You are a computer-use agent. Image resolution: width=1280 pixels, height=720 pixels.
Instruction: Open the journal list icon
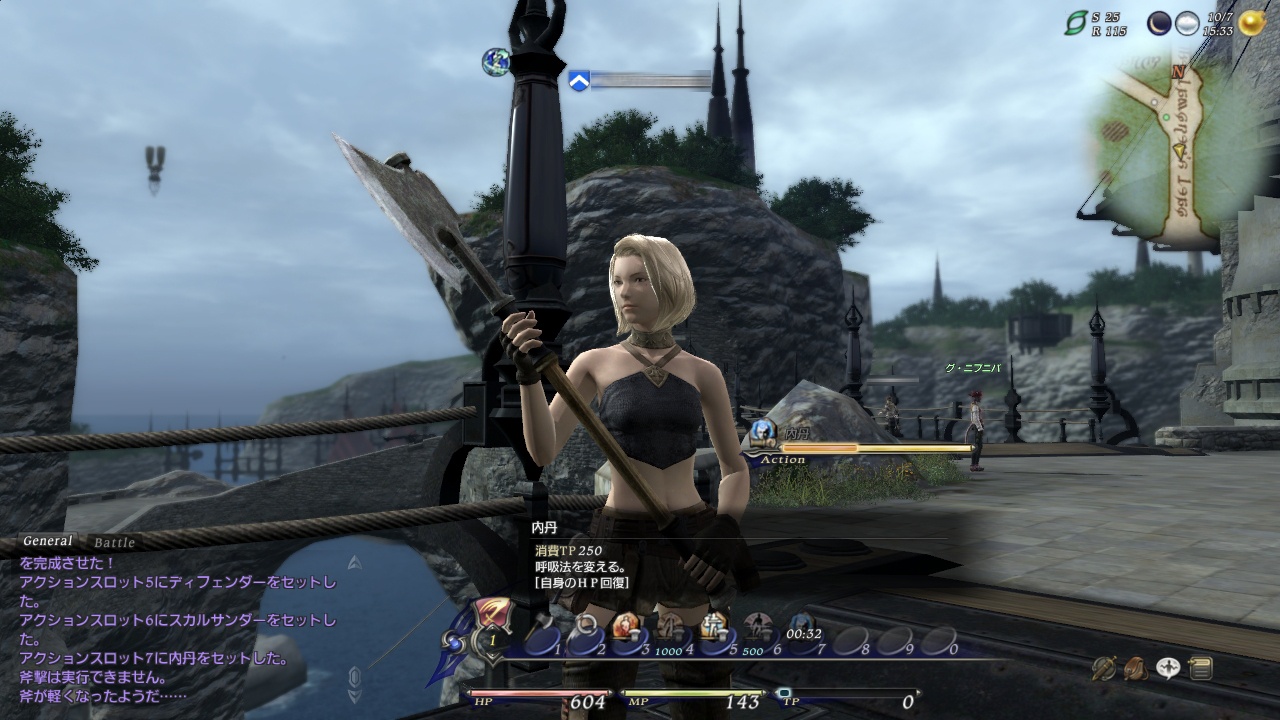(1201, 668)
